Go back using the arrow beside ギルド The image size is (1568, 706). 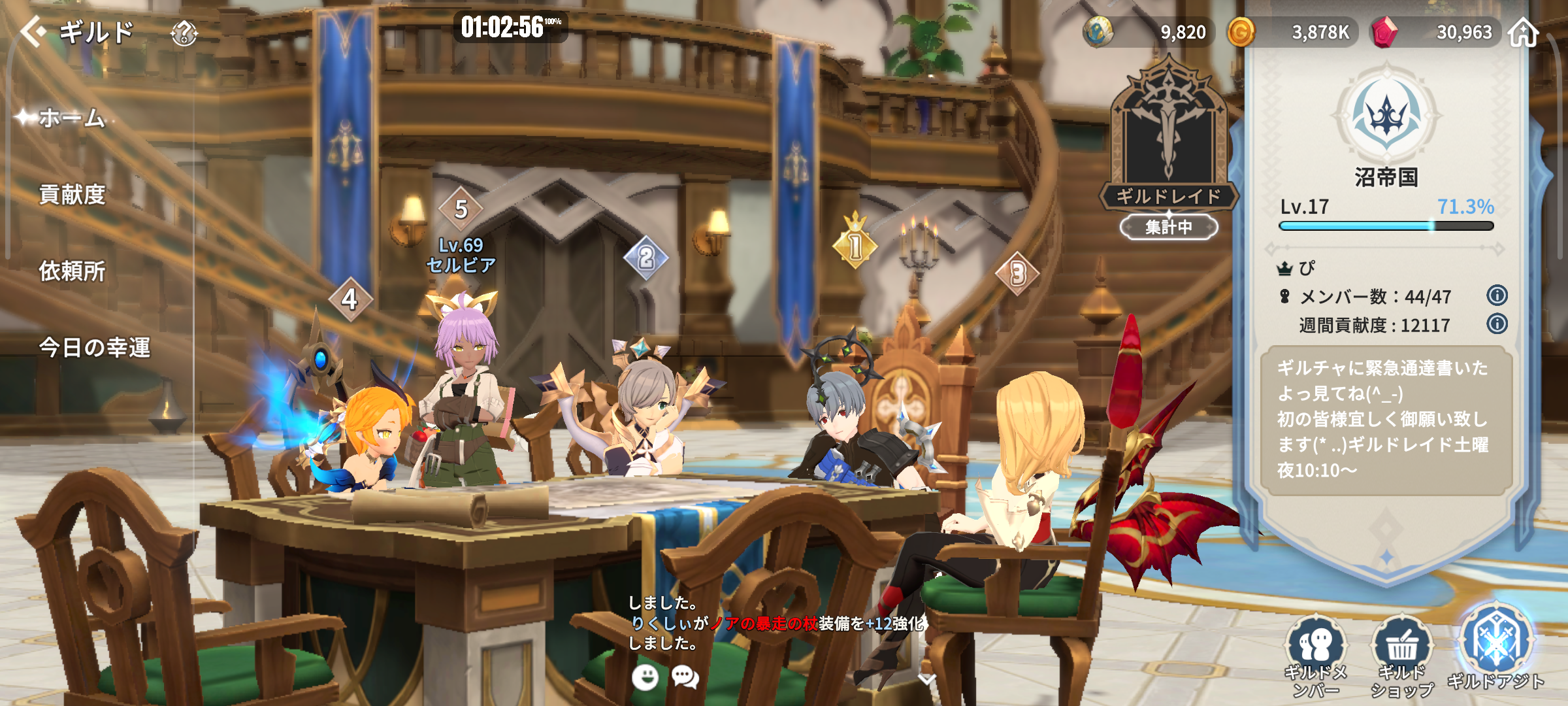34,31
